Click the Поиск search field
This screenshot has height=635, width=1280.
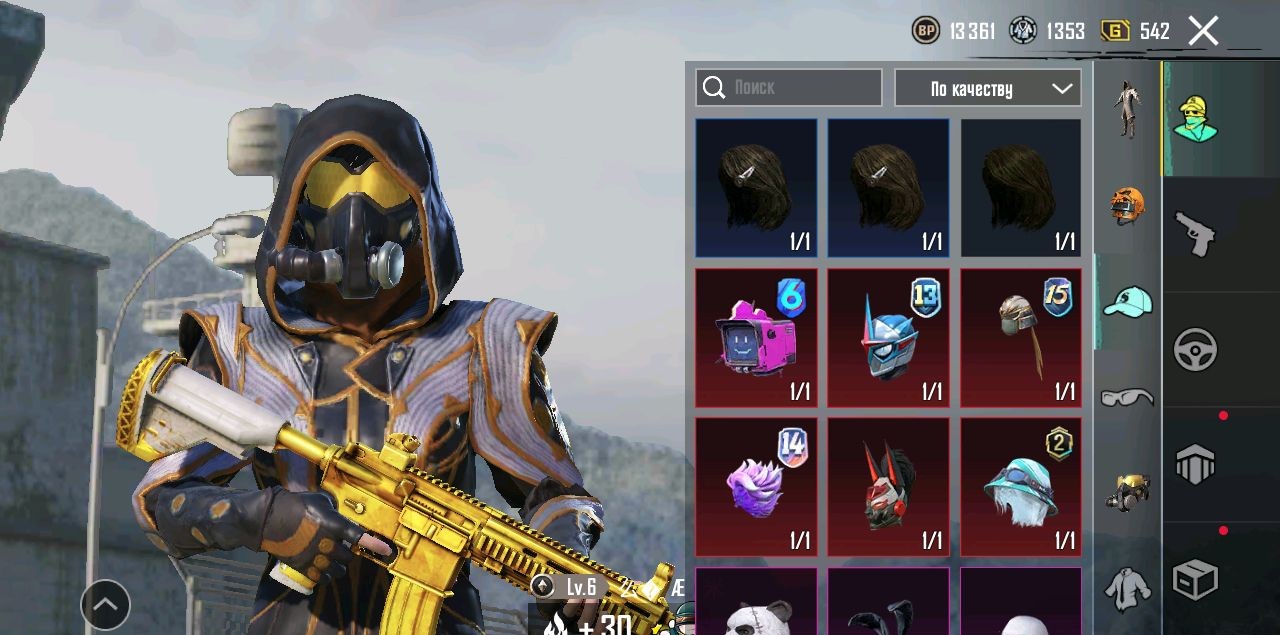coord(789,88)
